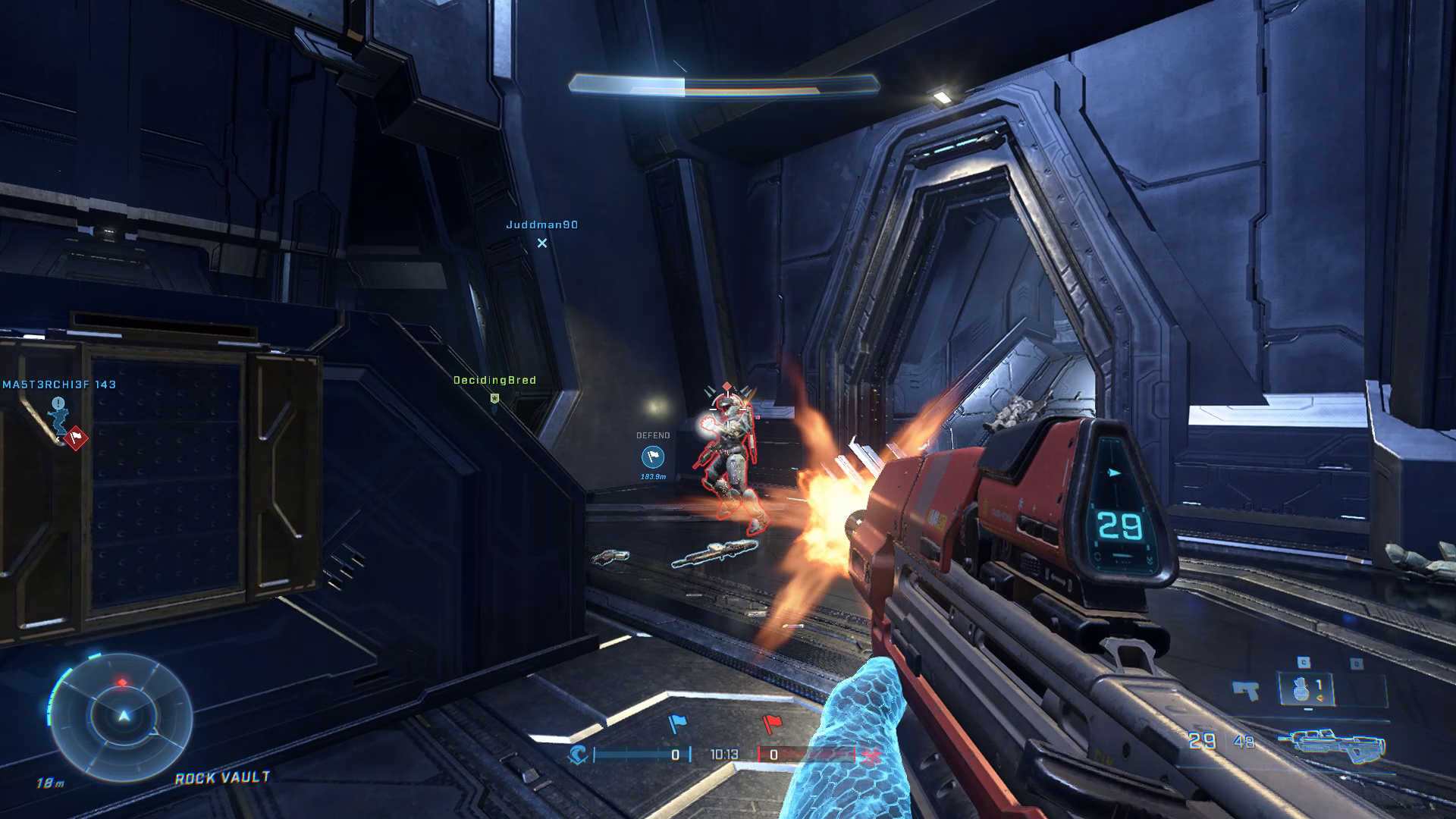Expand the MA5T3RCHI3F 143 killfeed entry

click(x=61, y=384)
